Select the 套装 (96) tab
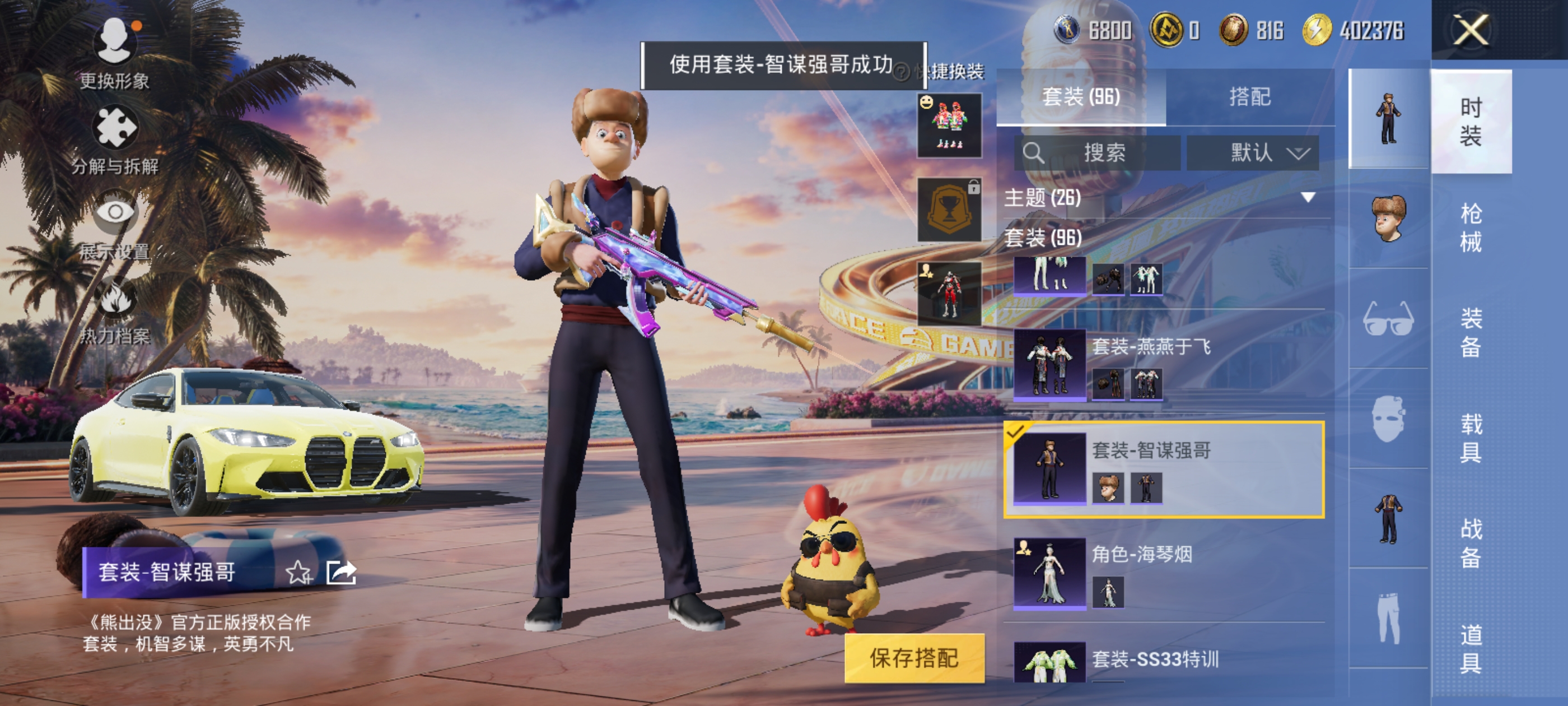Image resolution: width=1568 pixels, height=706 pixels. (1081, 97)
